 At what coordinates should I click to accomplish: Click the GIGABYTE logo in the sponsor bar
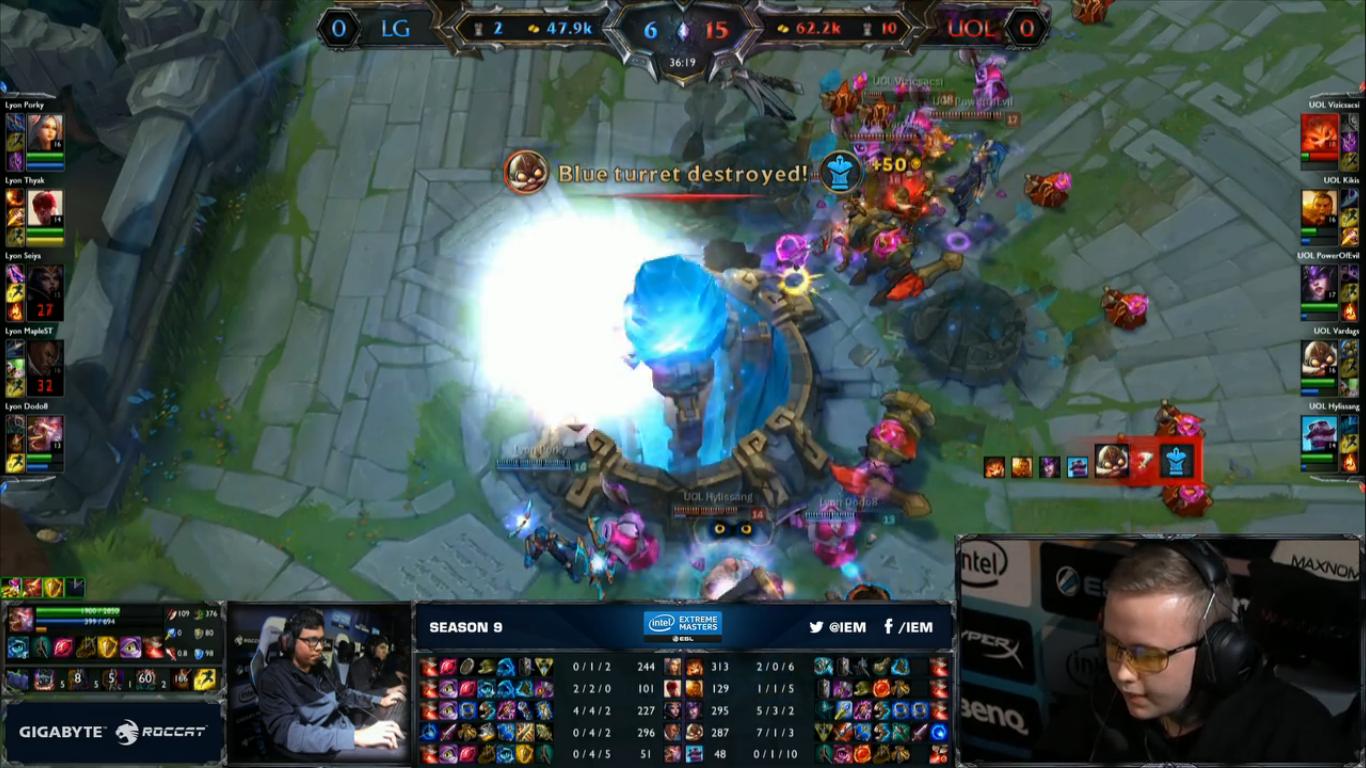pyautogui.click(x=60, y=730)
